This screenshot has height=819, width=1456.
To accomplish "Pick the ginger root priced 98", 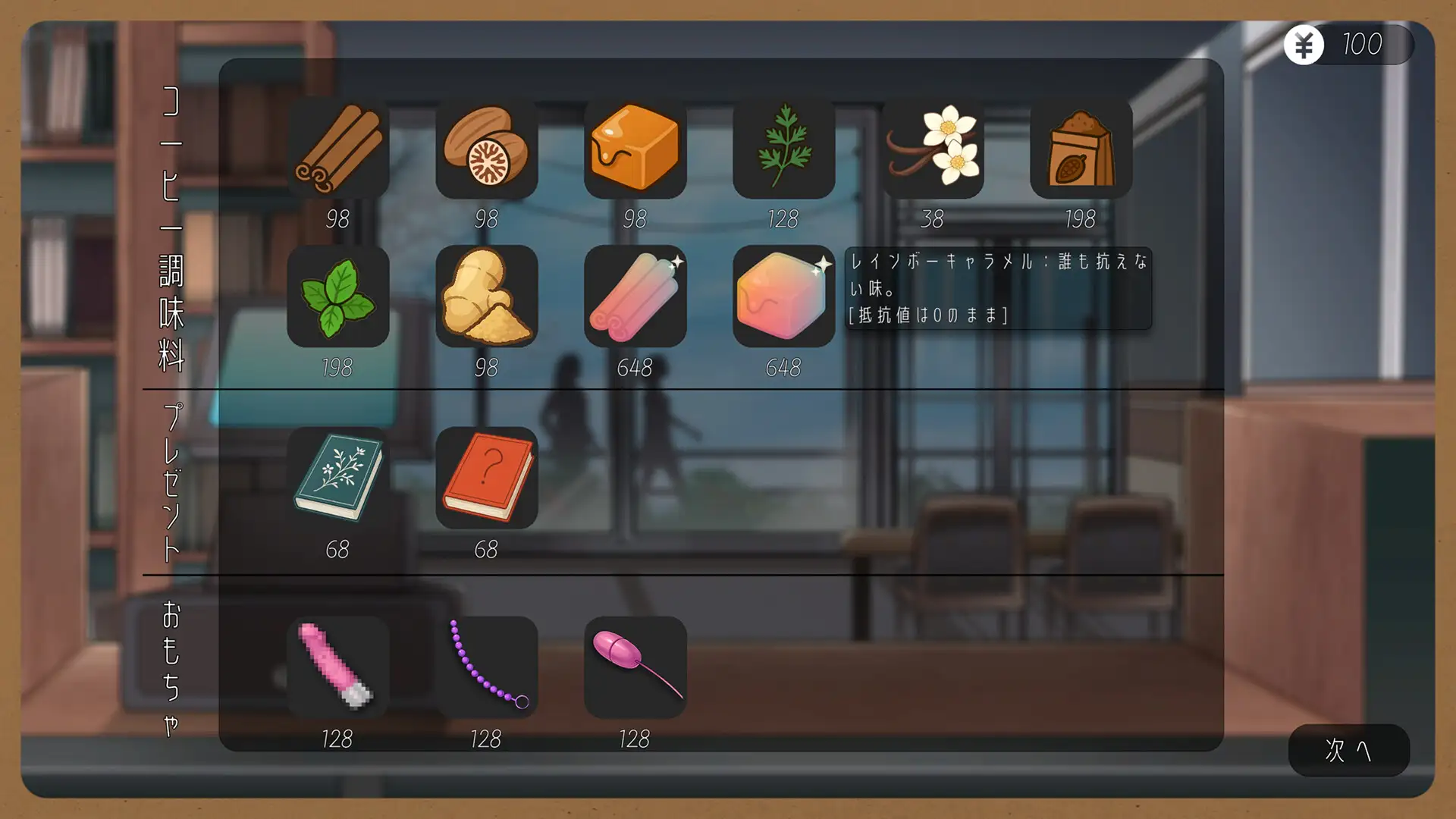I will coord(488,296).
